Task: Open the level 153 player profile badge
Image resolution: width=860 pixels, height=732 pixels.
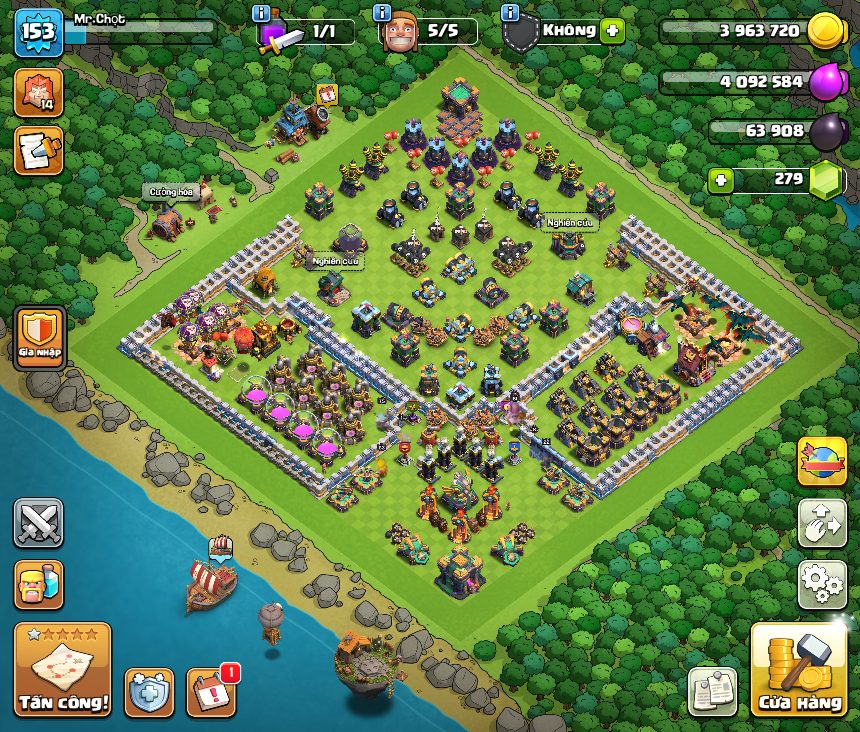Action: tap(38, 33)
